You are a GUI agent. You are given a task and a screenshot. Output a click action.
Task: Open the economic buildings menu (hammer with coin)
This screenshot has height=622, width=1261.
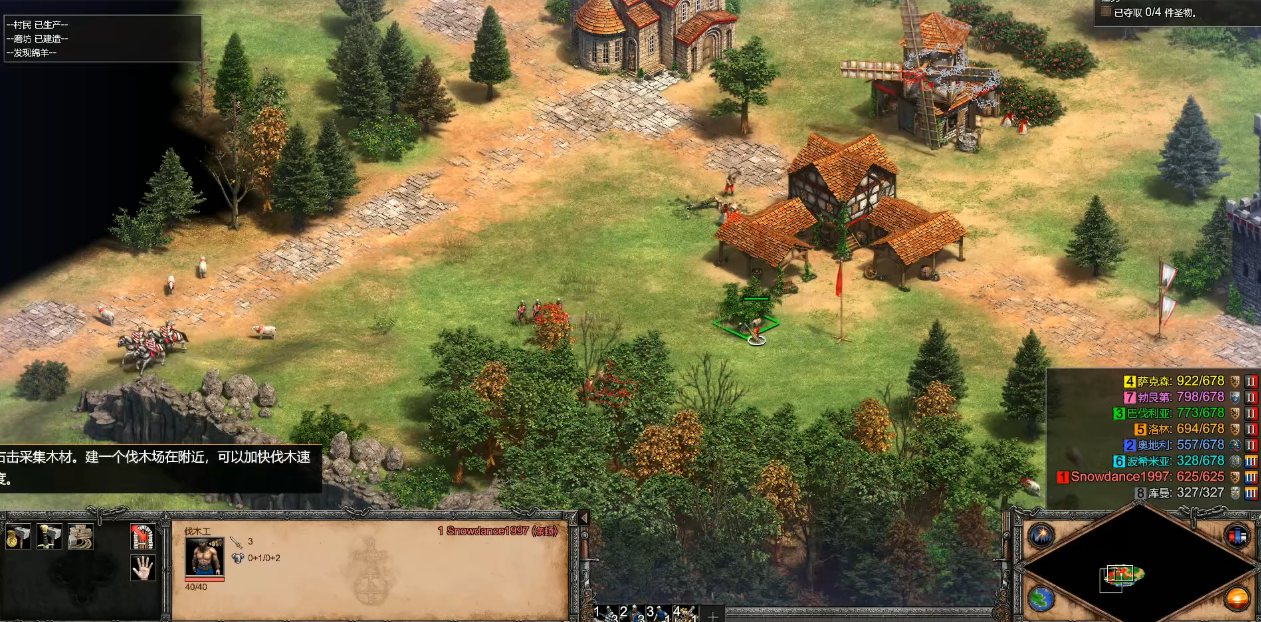coord(18,537)
